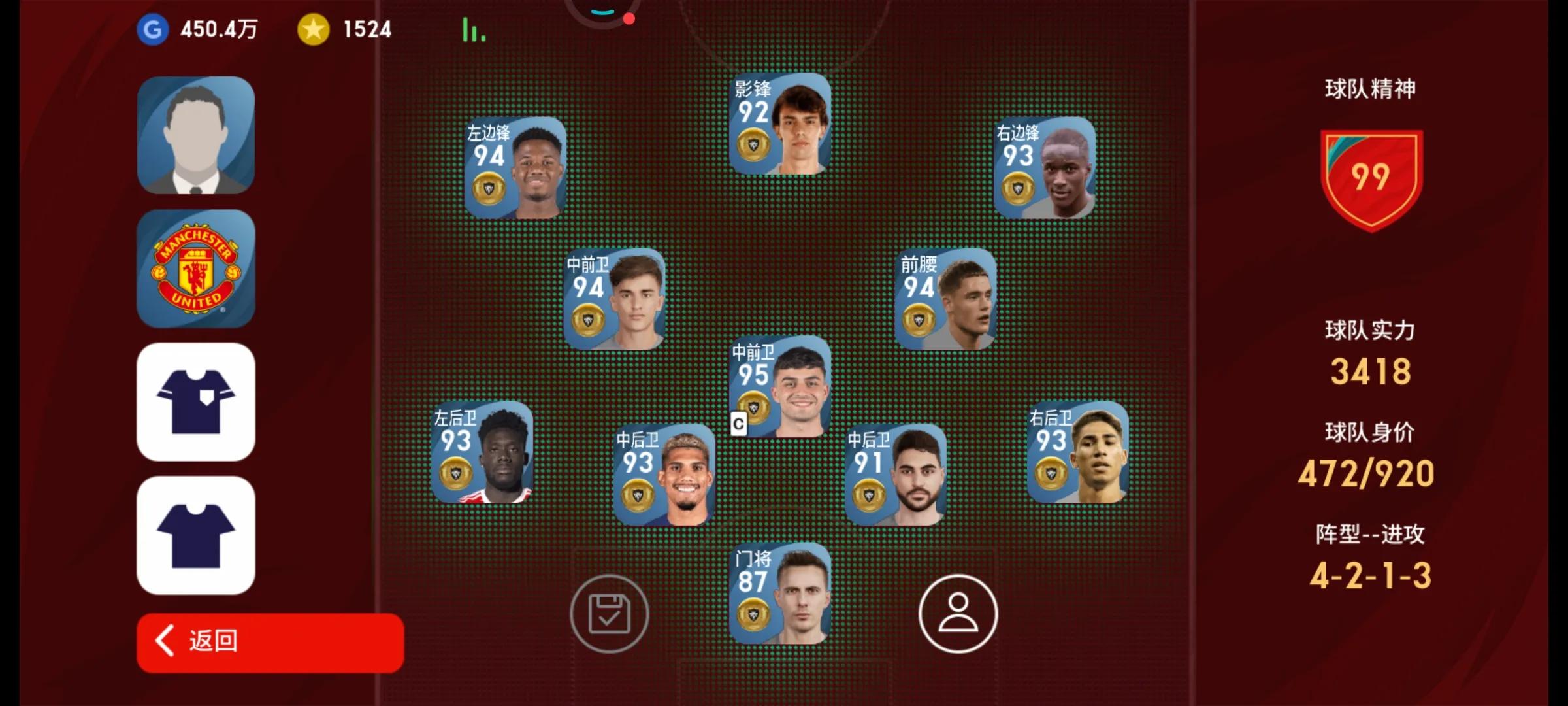Screen dimensions: 1568x706
Task: Select the captain 中前卫 95 card
Action: coord(780,387)
